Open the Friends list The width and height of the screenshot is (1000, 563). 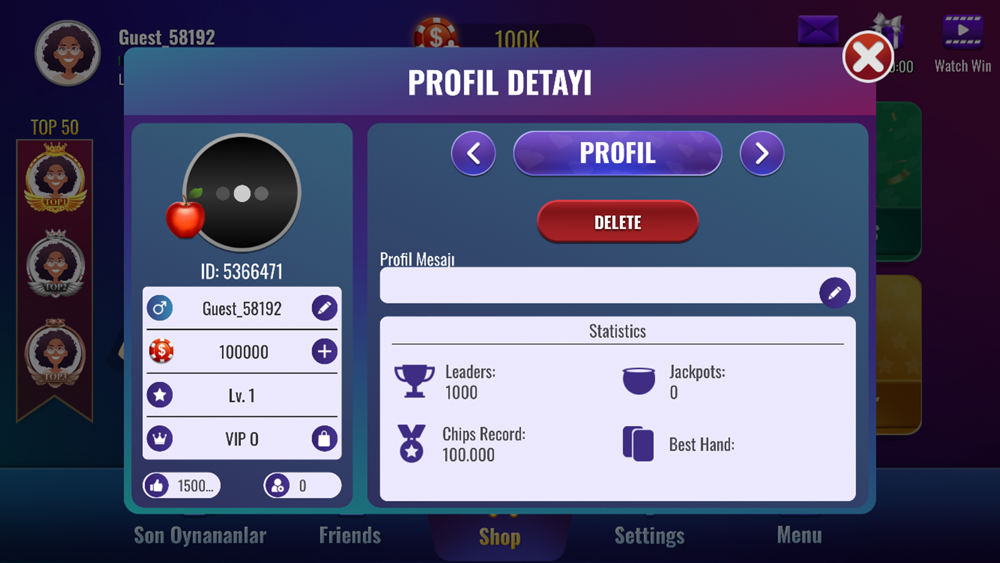click(350, 535)
